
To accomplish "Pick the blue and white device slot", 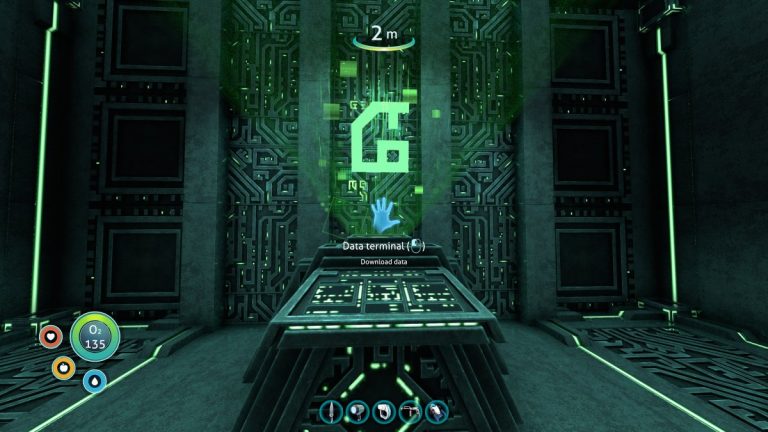I will tap(437, 411).
